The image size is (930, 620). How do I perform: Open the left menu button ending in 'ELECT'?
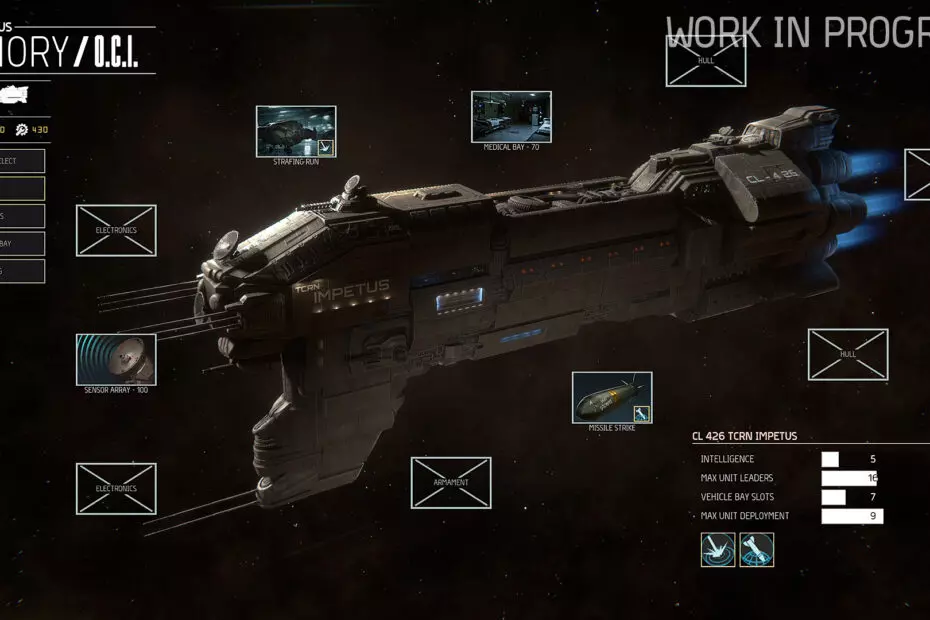click(x=22, y=161)
